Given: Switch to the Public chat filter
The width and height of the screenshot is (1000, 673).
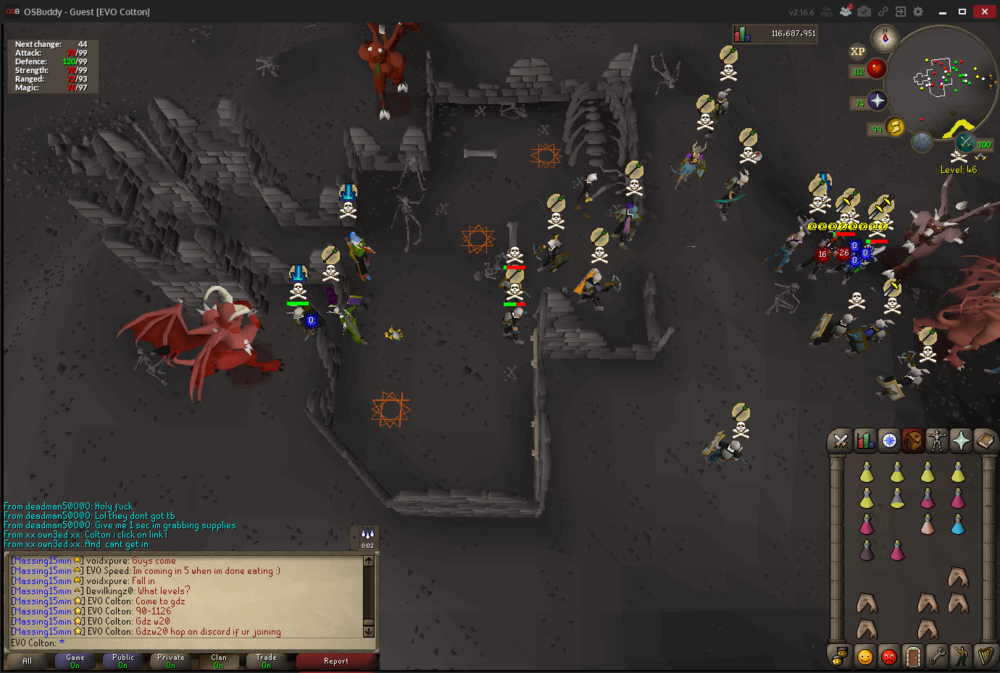Looking at the screenshot, I should pos(123,661).
